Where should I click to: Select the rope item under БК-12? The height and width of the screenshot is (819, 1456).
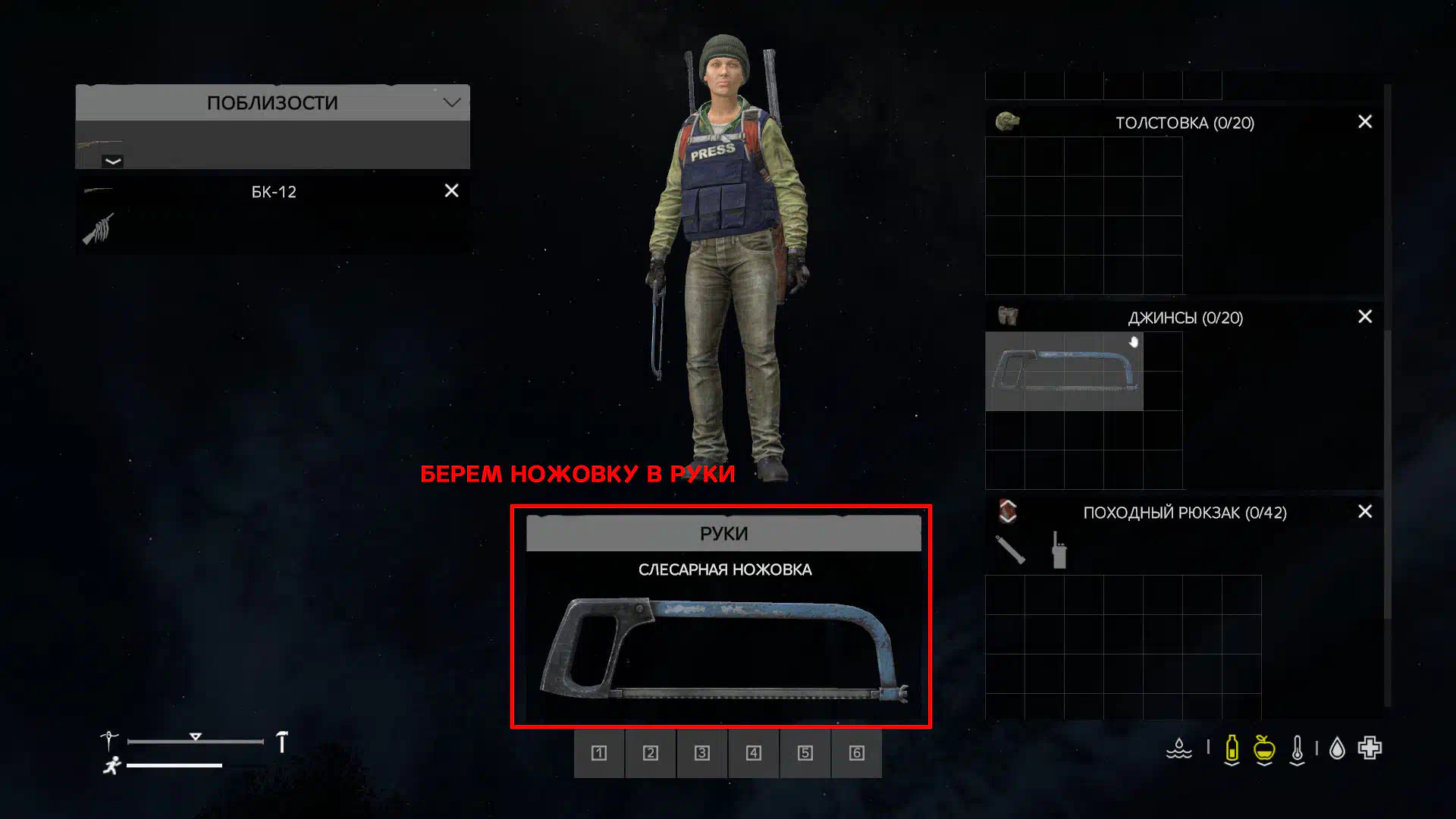click(98, 229)
